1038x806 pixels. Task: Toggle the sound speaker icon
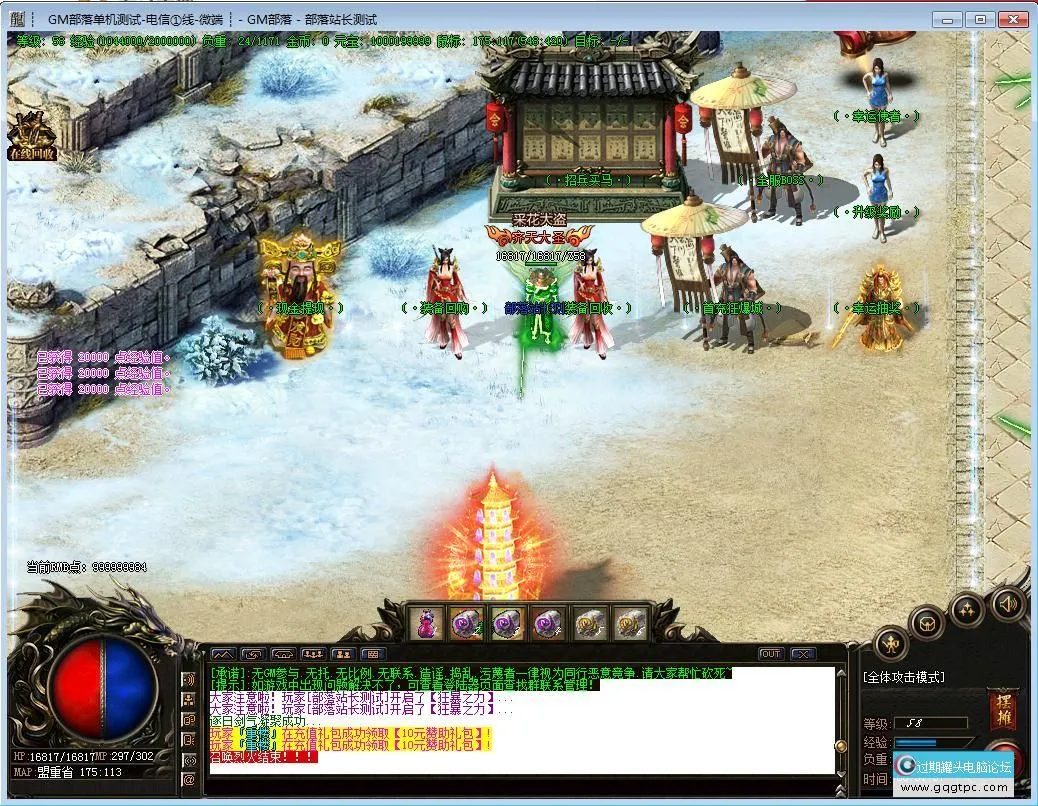[1008, 603]
